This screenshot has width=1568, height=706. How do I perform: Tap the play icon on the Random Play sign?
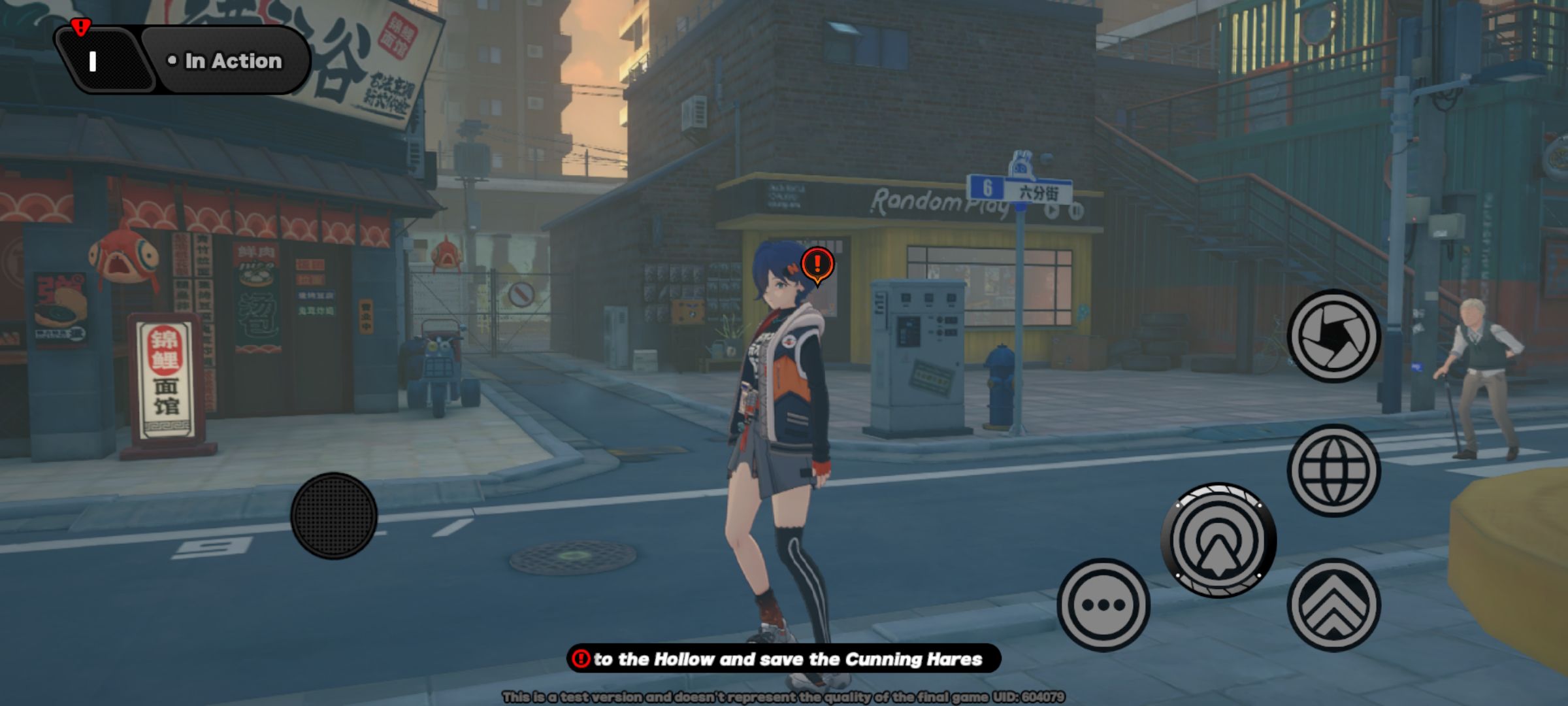click(x=1052, y=210)
